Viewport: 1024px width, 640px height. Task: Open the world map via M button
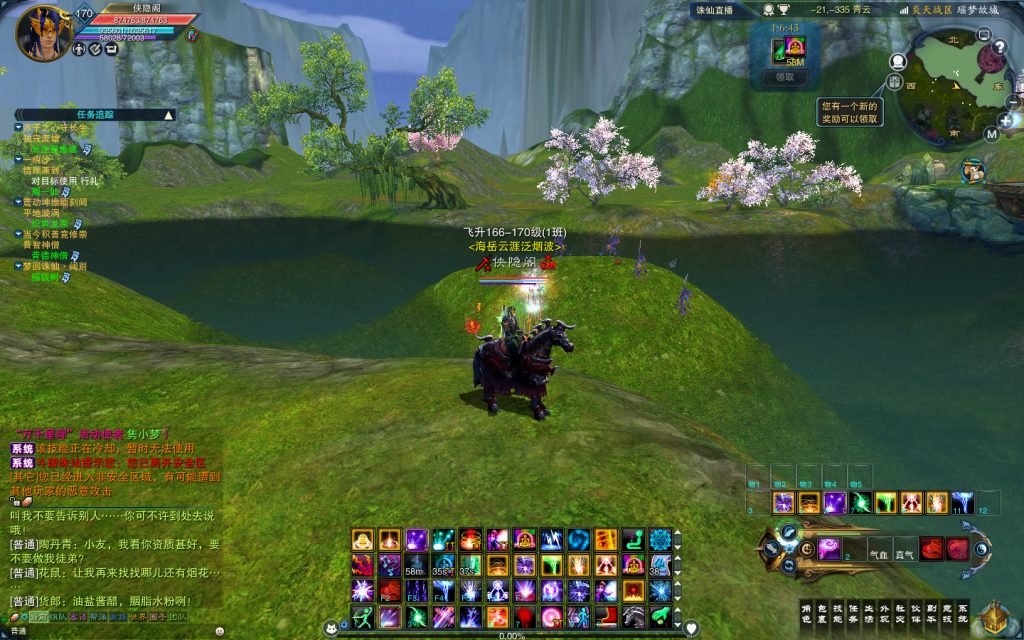[x=991, y=133]
